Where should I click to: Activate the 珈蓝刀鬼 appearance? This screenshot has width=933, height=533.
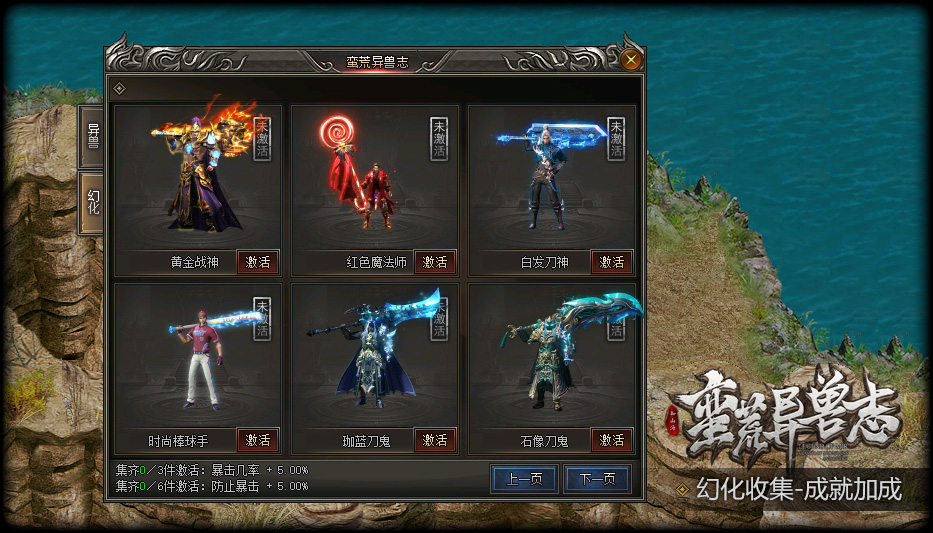pyautogui.click(x=435, y=440)
